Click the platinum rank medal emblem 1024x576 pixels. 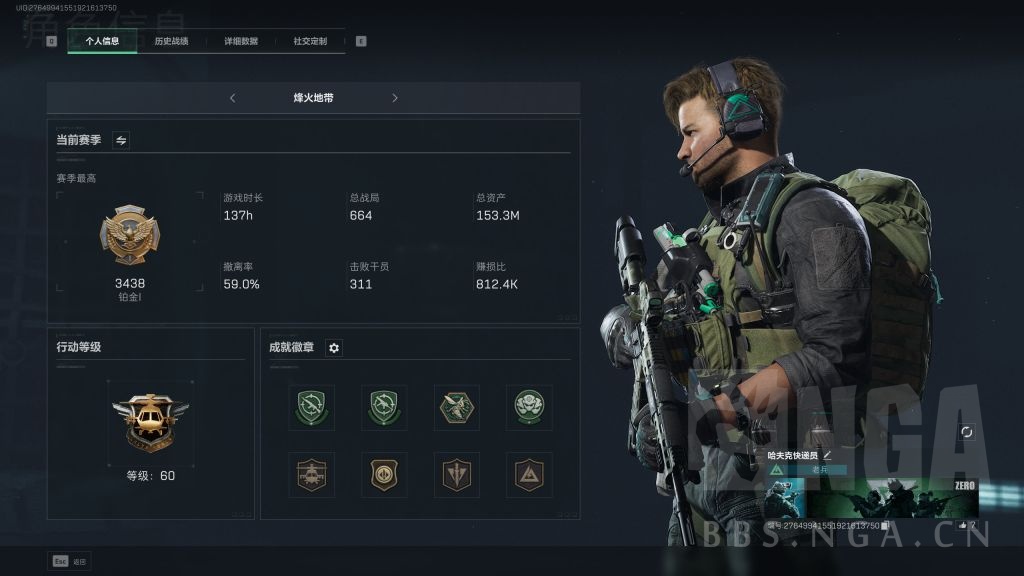click(130, 237)
